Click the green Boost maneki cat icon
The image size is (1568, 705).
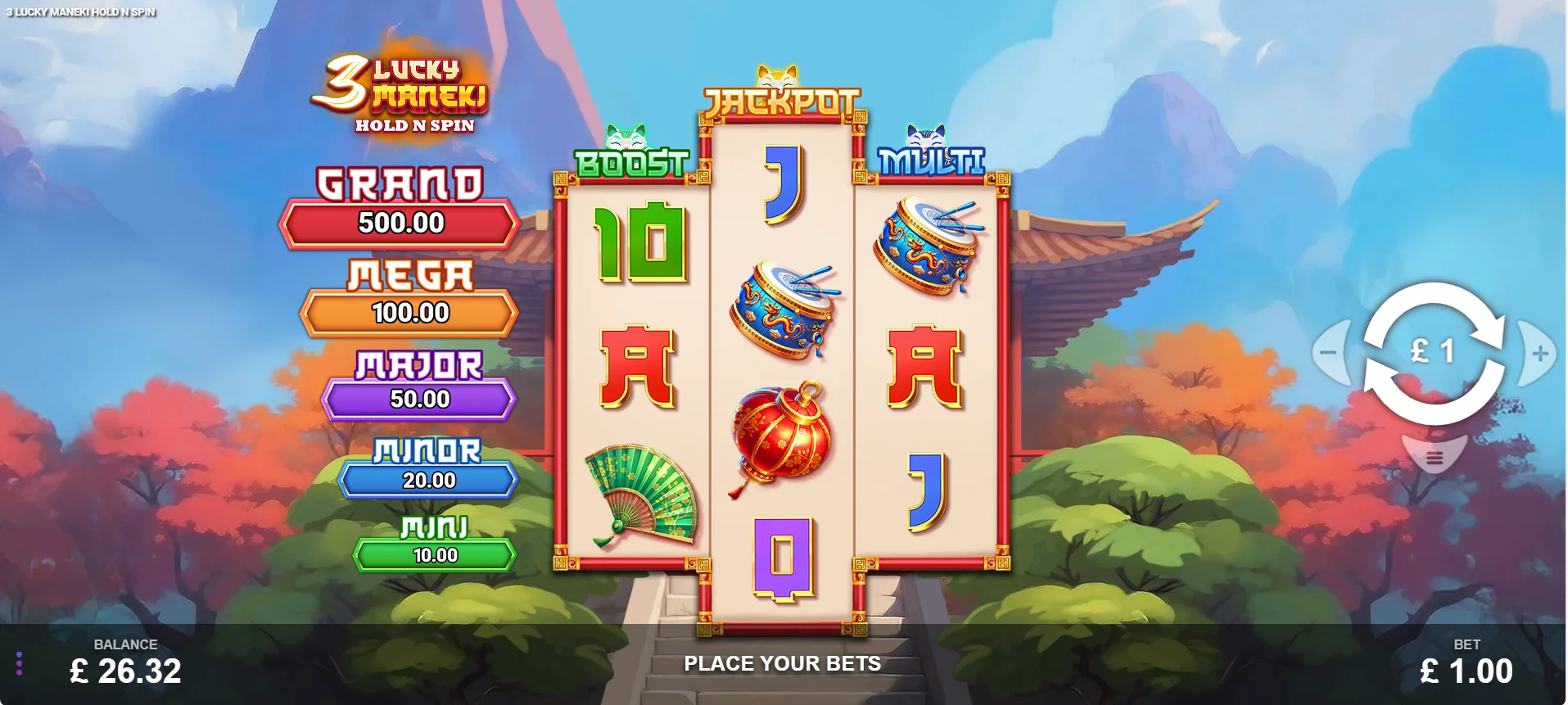[x=628, y=135]
